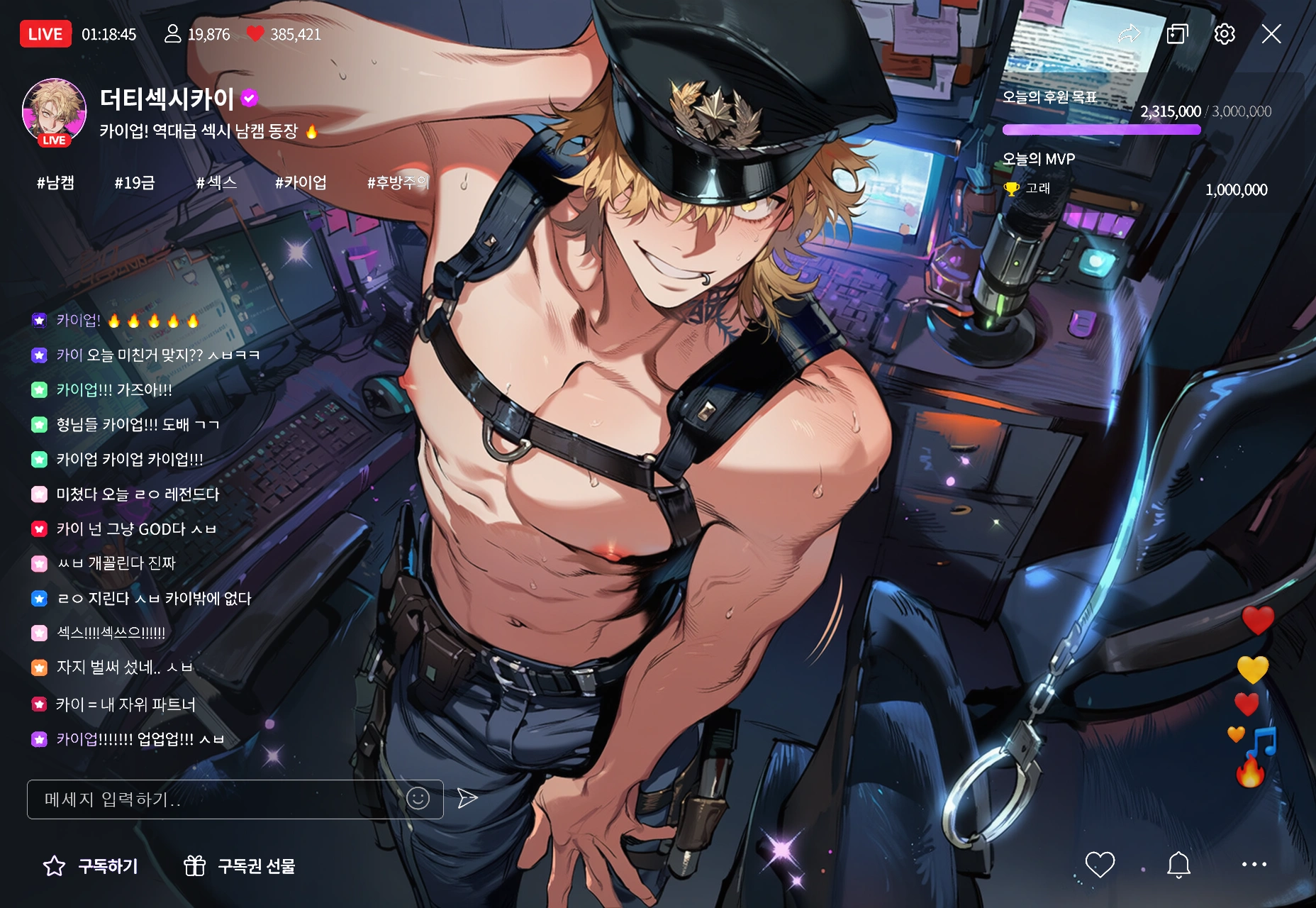The image size is (1316, 908).
Task: Send the chat message with paper plane
Action: click(467, 799)
